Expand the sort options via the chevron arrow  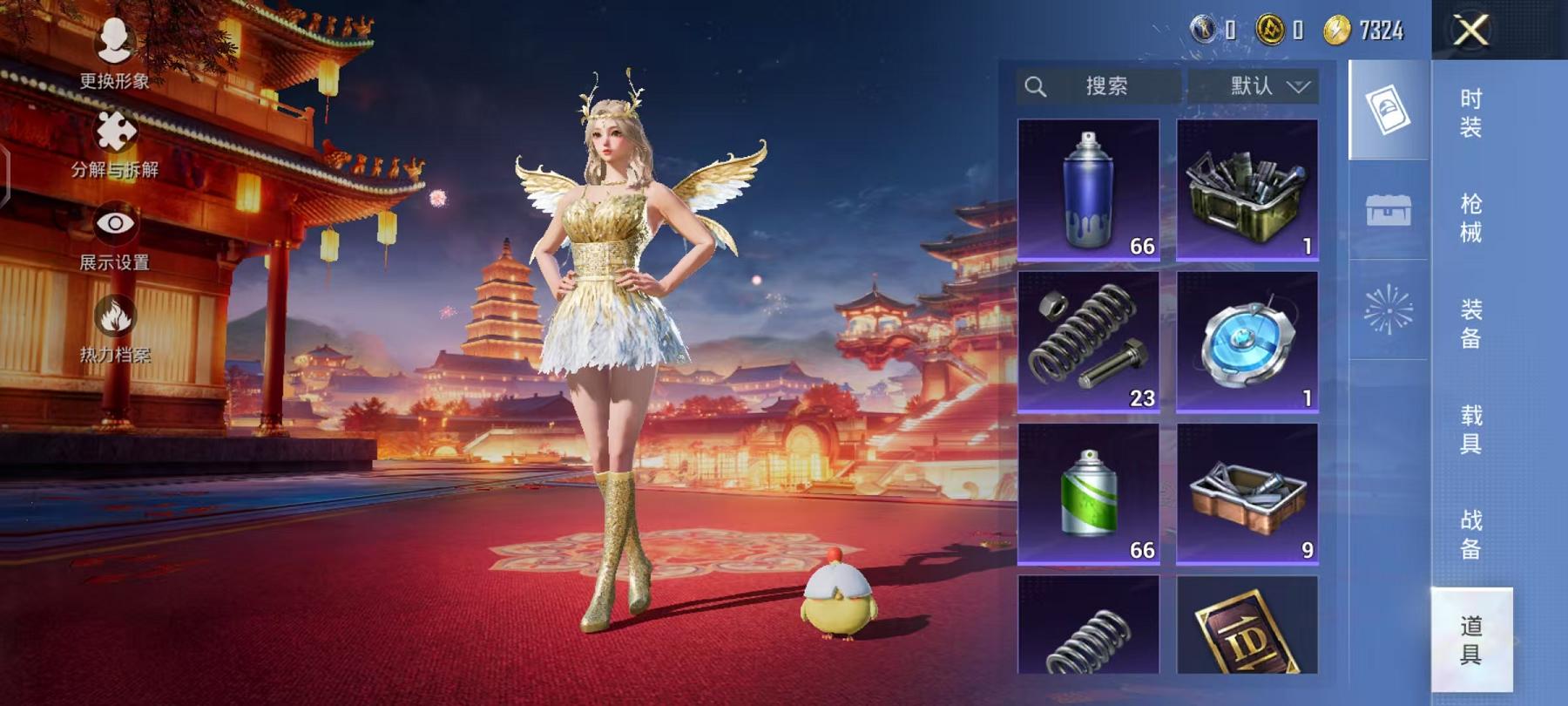pos(1298,87)
